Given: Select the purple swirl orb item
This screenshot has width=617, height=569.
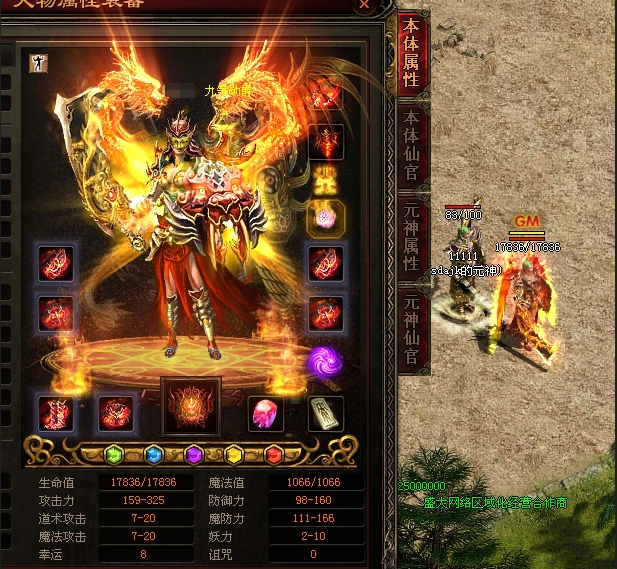Looking at the screenshot, I should click(x=325, y=361).
